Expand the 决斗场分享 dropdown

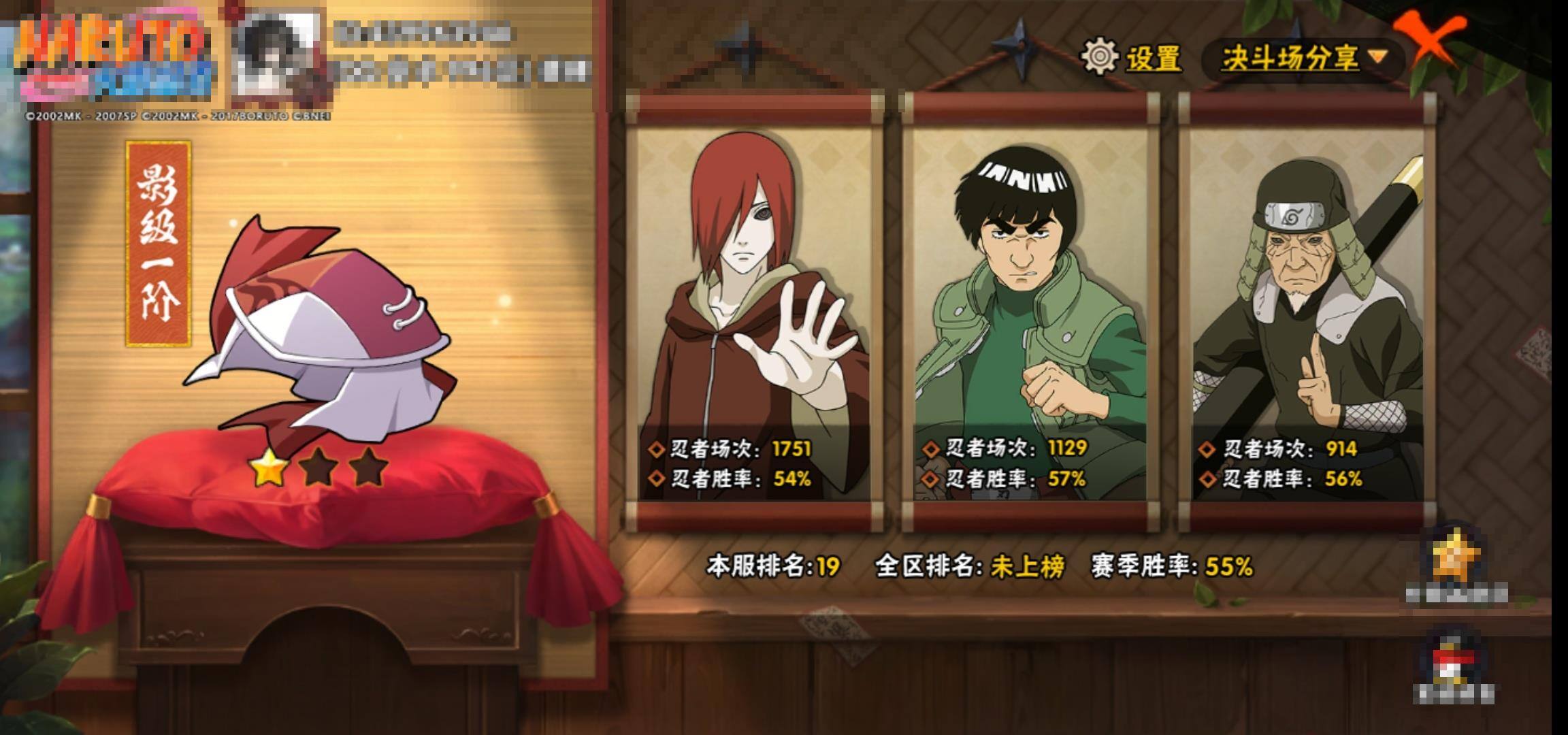point(1303,59)
